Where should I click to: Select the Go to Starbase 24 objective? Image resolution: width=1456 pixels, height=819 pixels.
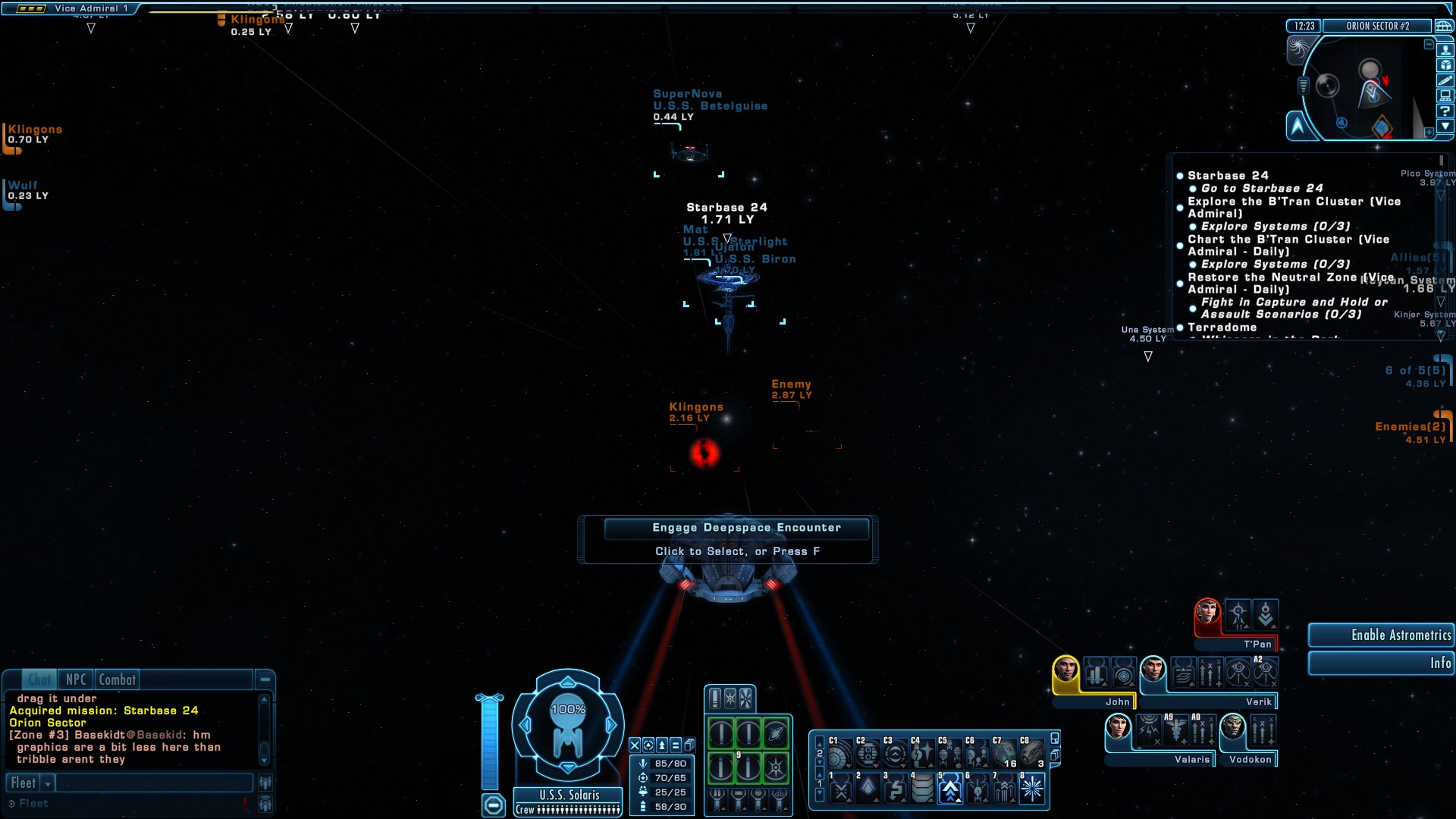coord(1262,188)
